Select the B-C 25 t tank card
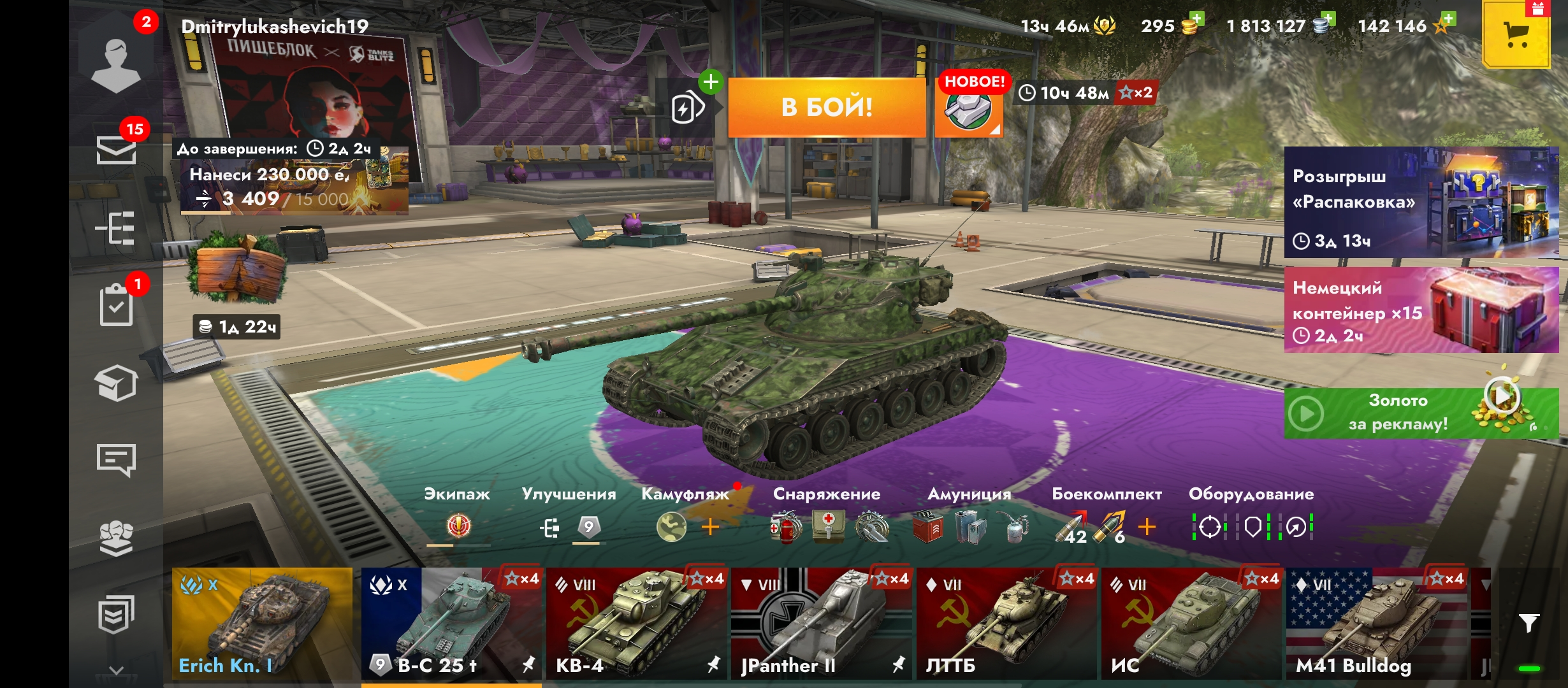Viewport: 1568px width, 688px height. pyautogui.click(x=451, y=623)
